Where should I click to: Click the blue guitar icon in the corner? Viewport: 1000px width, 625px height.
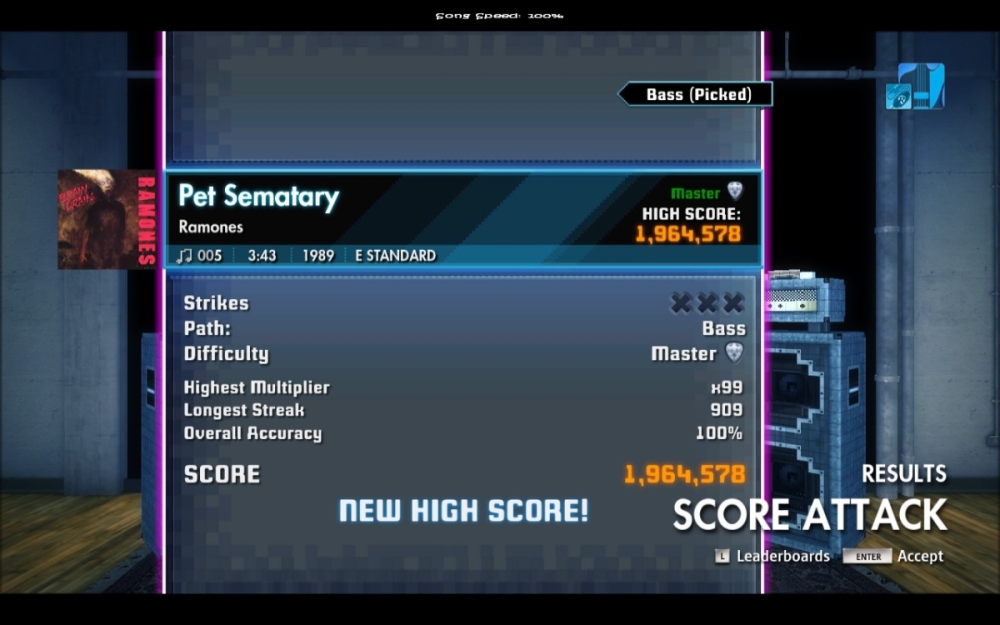click(x=915, y=87)
